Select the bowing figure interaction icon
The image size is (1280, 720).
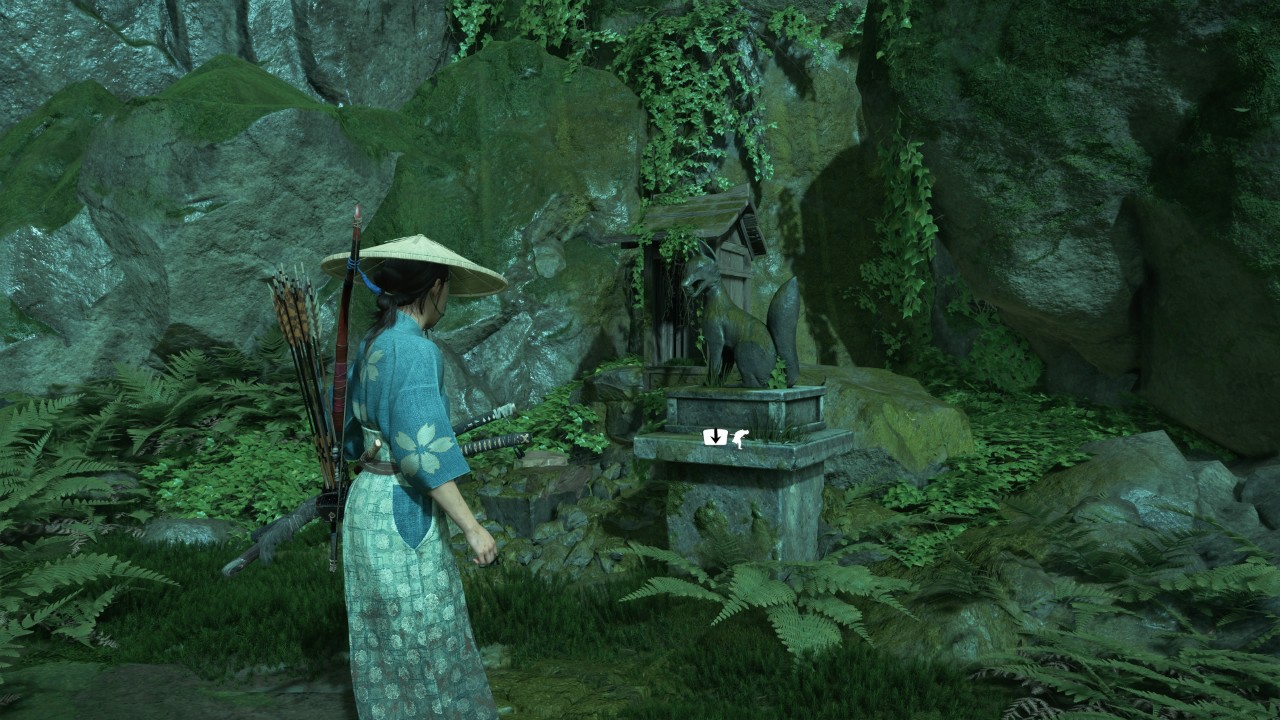point(739,437)
